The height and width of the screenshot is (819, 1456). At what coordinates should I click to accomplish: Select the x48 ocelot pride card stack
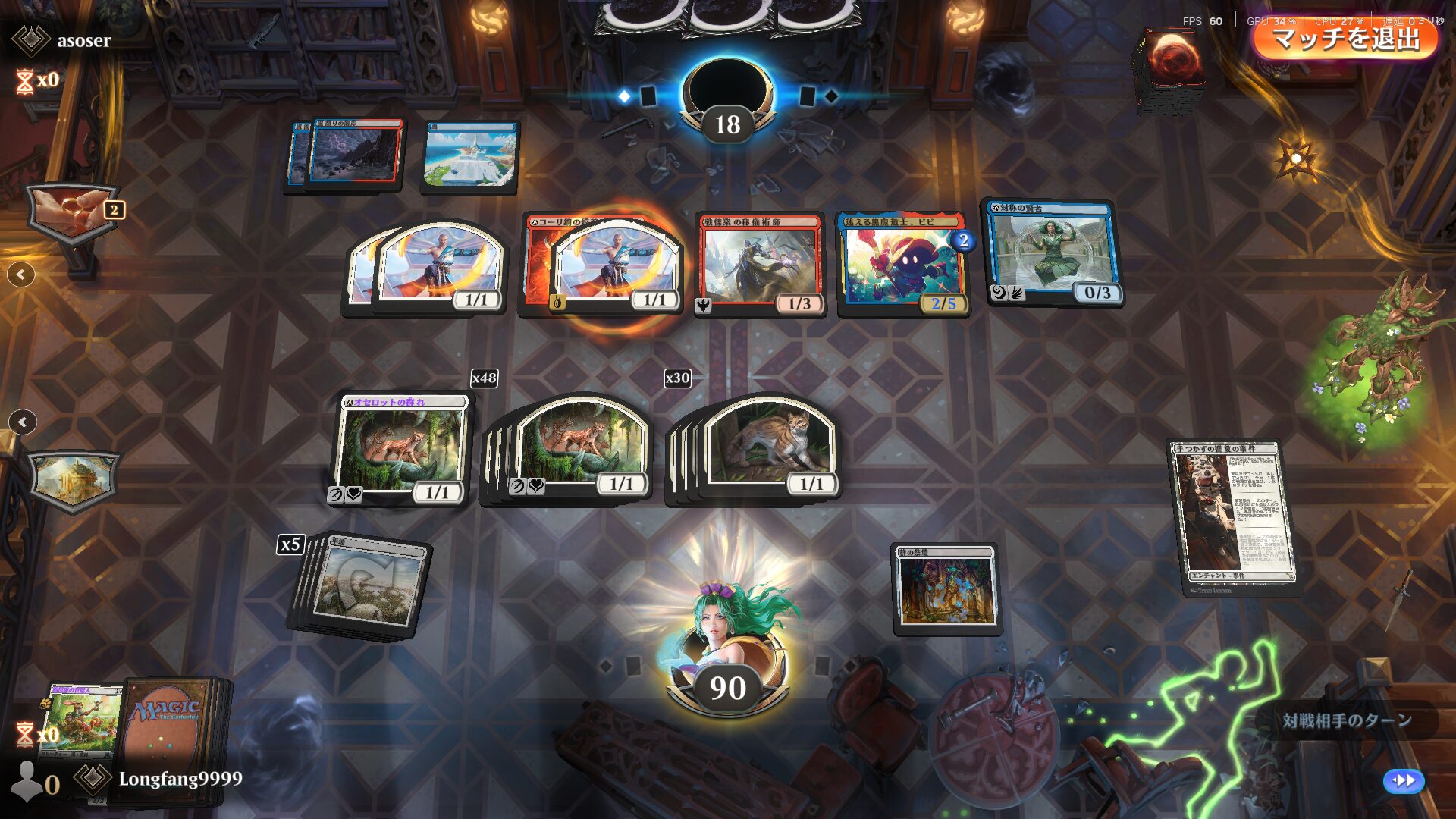(x=576, y=447)
